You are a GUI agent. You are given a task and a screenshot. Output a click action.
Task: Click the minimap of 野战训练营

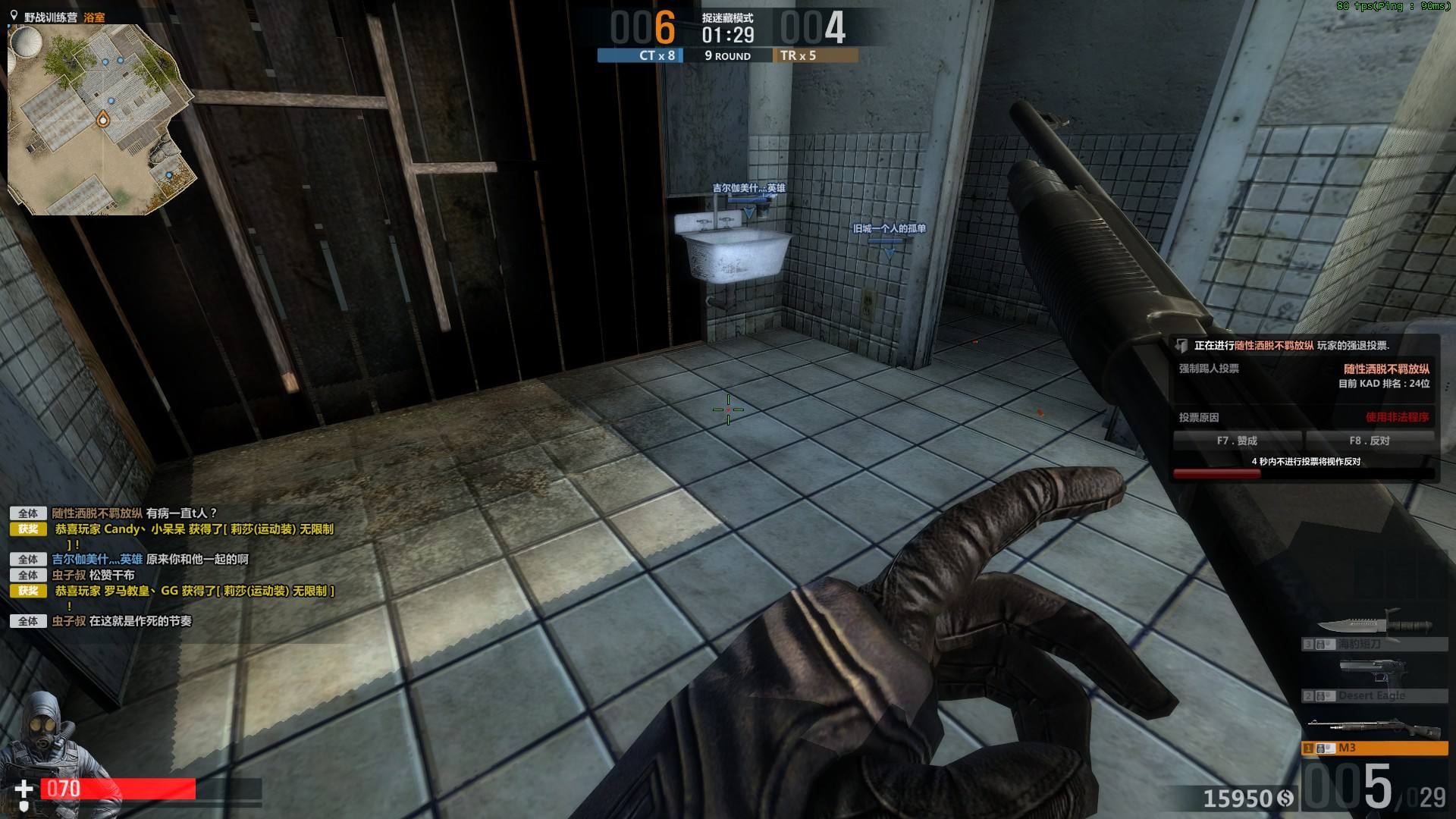click(x=101, y=120)
